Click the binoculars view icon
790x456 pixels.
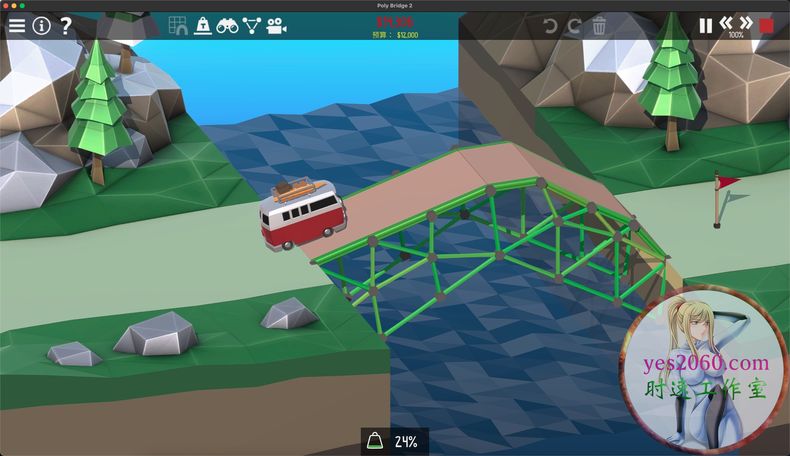[x=227, y=26]
